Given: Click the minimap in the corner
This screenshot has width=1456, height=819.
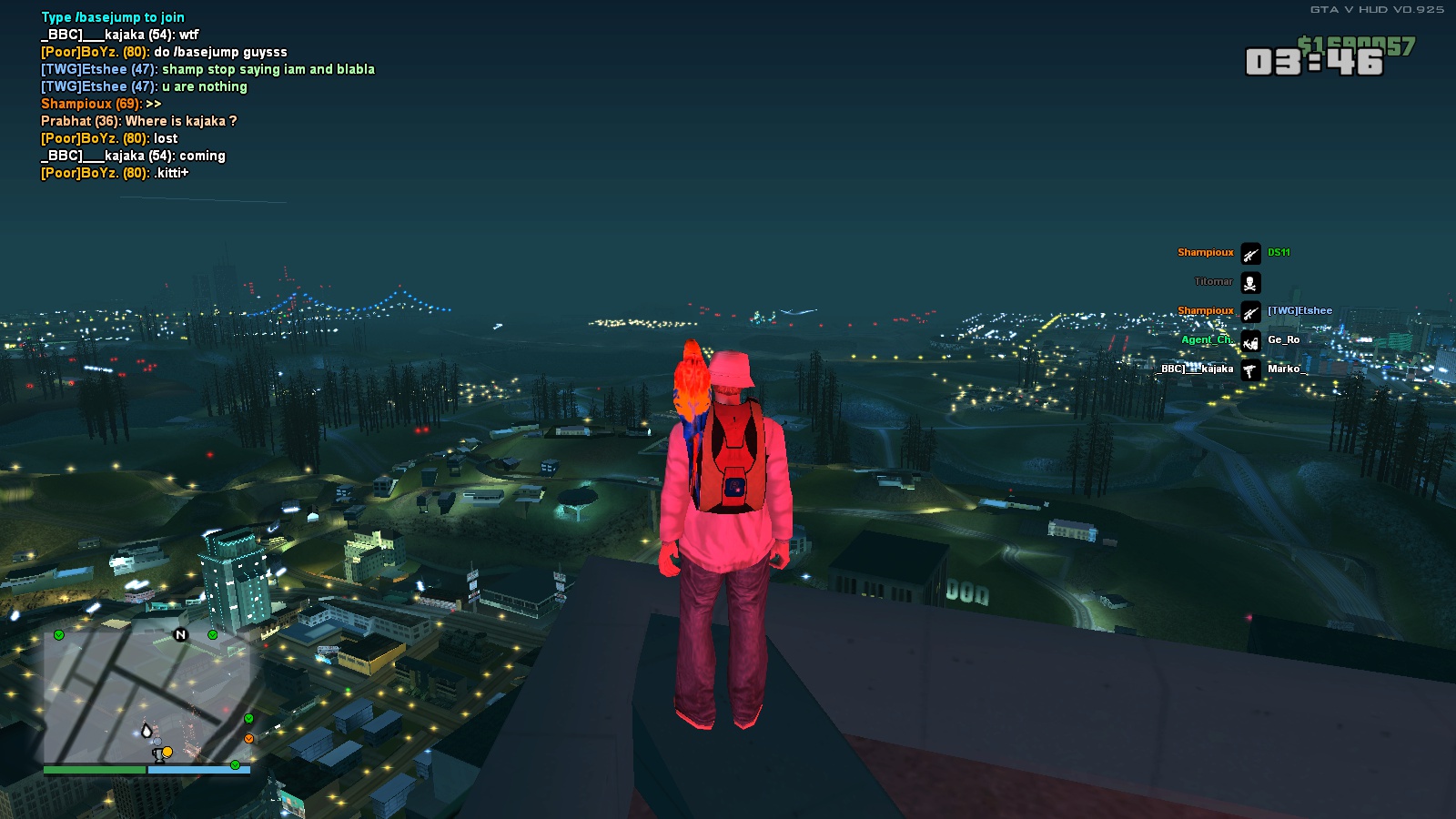Looking at the screenshot, I should click(146, 696).
